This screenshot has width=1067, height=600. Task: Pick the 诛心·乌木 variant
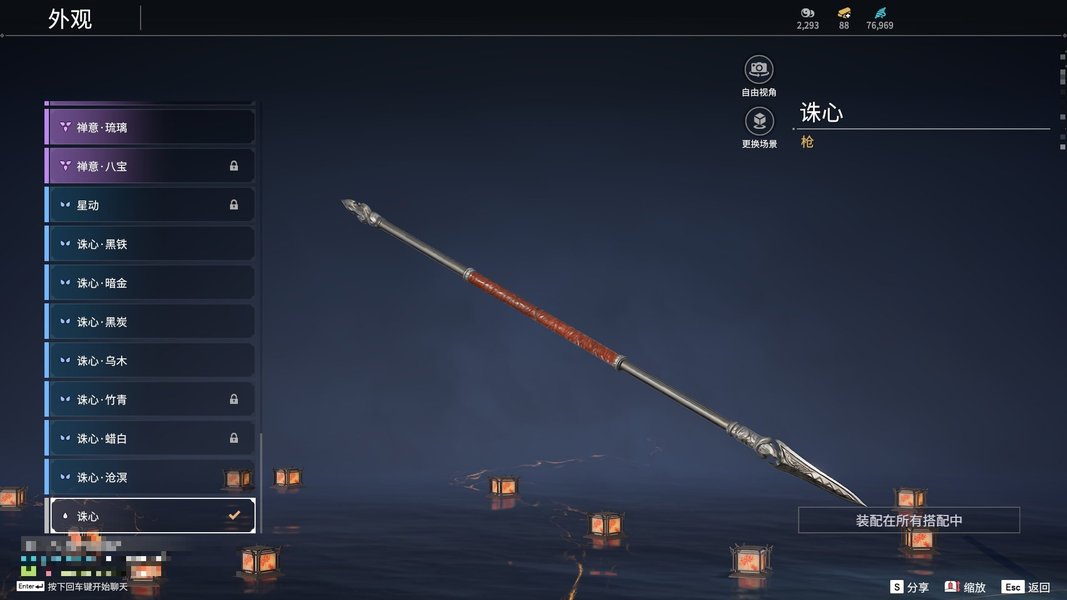coord(150,360)
